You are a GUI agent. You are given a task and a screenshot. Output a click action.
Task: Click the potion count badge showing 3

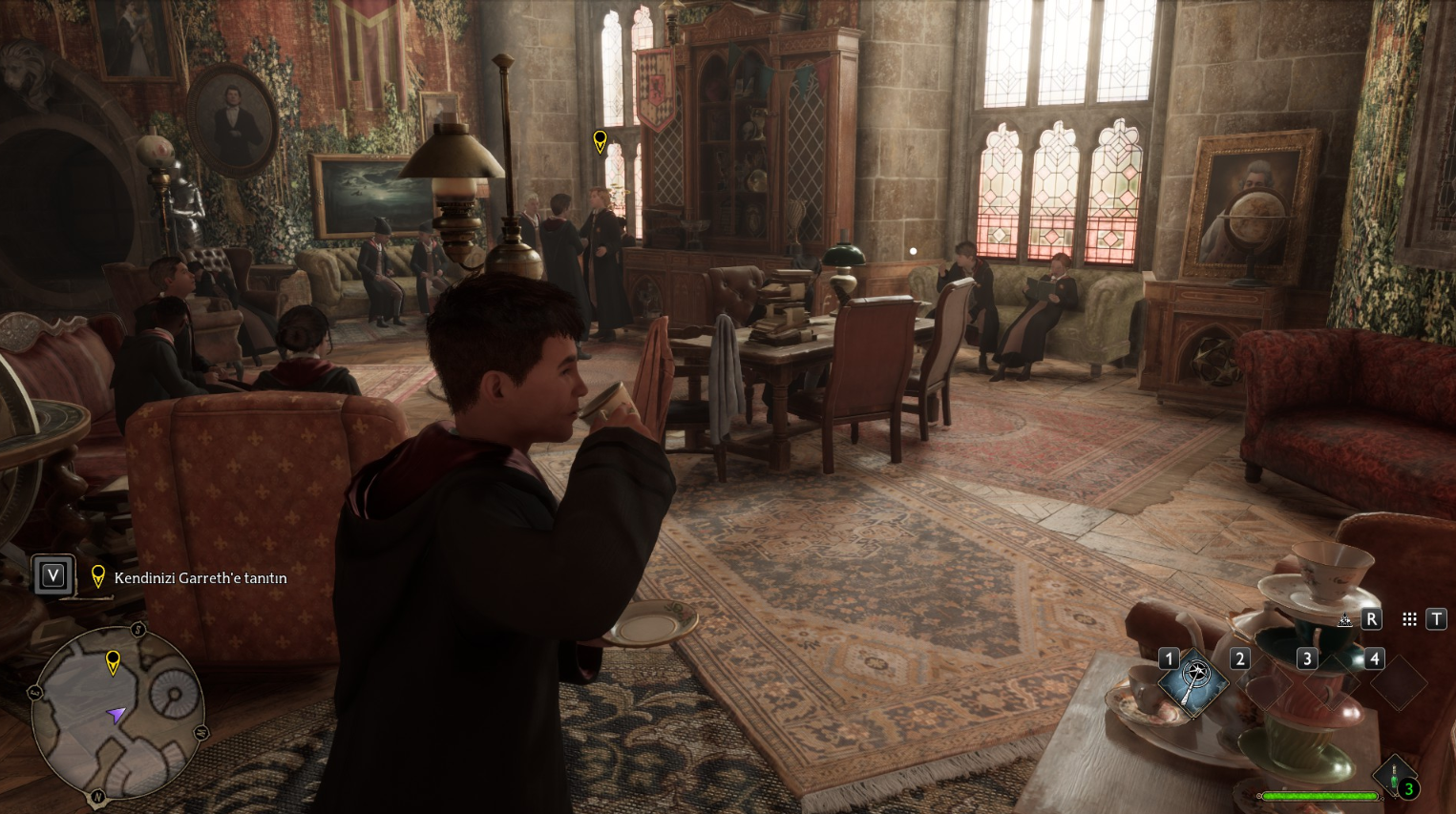click(1409, 789)
